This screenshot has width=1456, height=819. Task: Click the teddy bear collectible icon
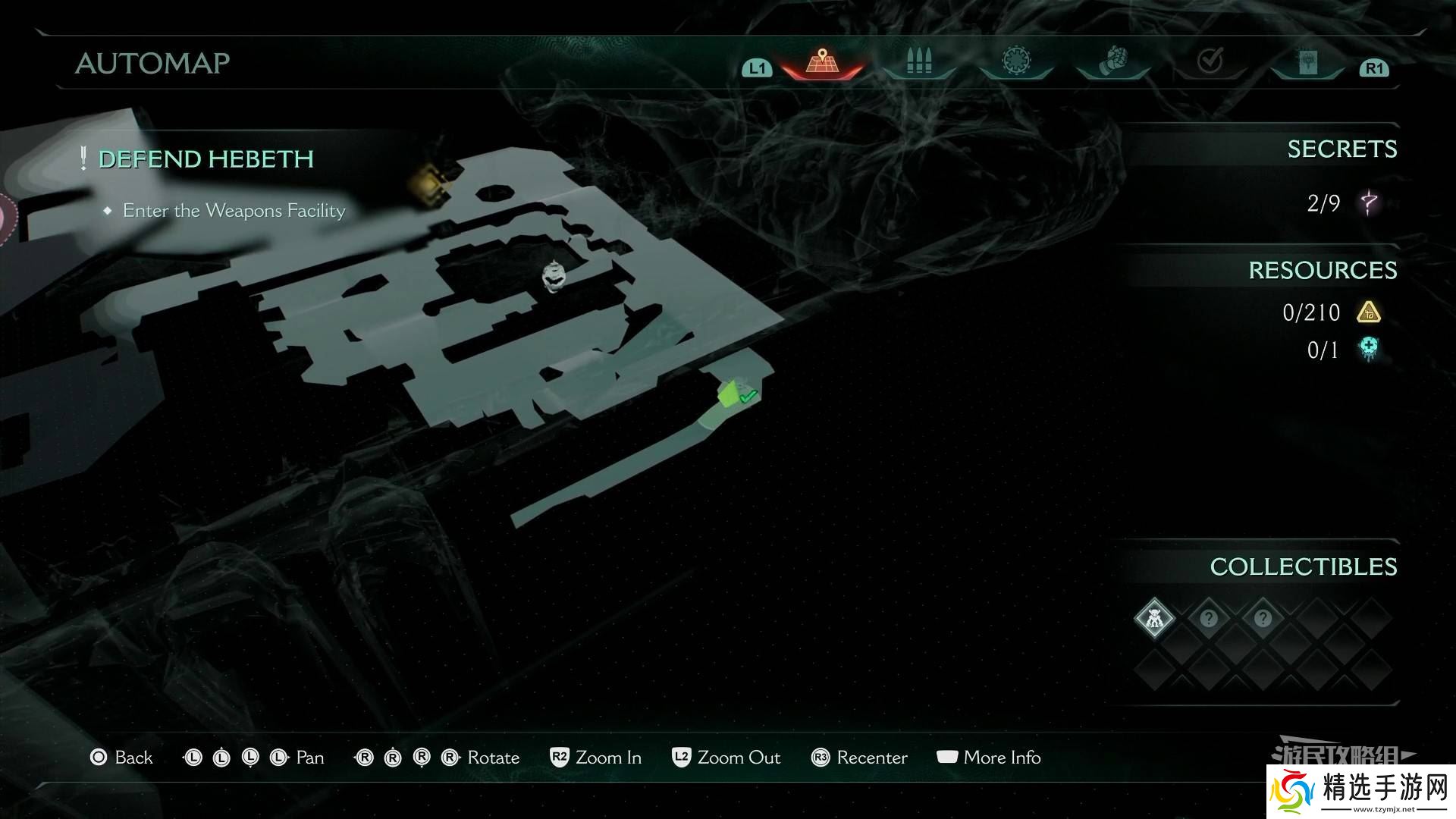[1153, 618]
